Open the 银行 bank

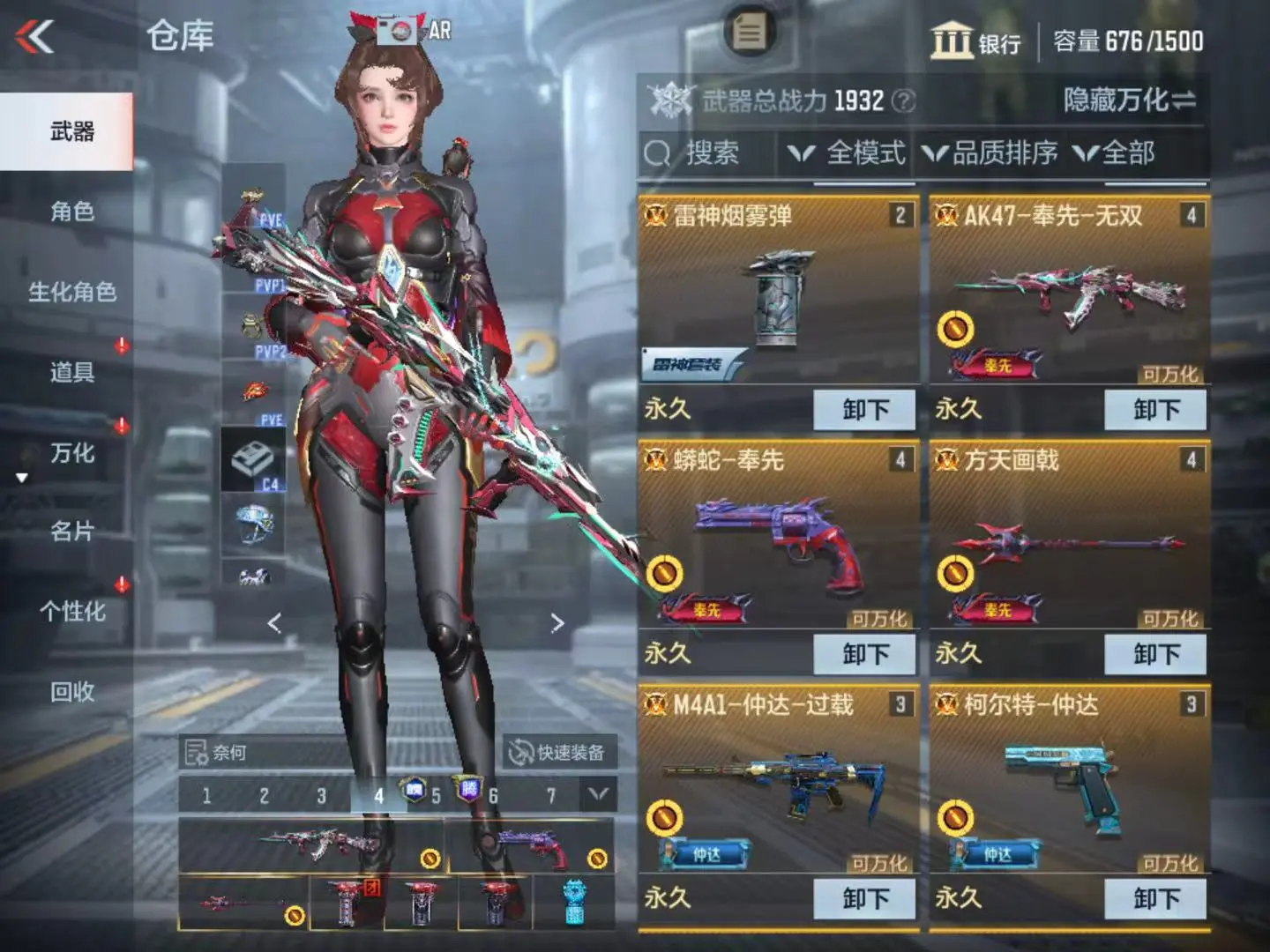coord(975,41)
